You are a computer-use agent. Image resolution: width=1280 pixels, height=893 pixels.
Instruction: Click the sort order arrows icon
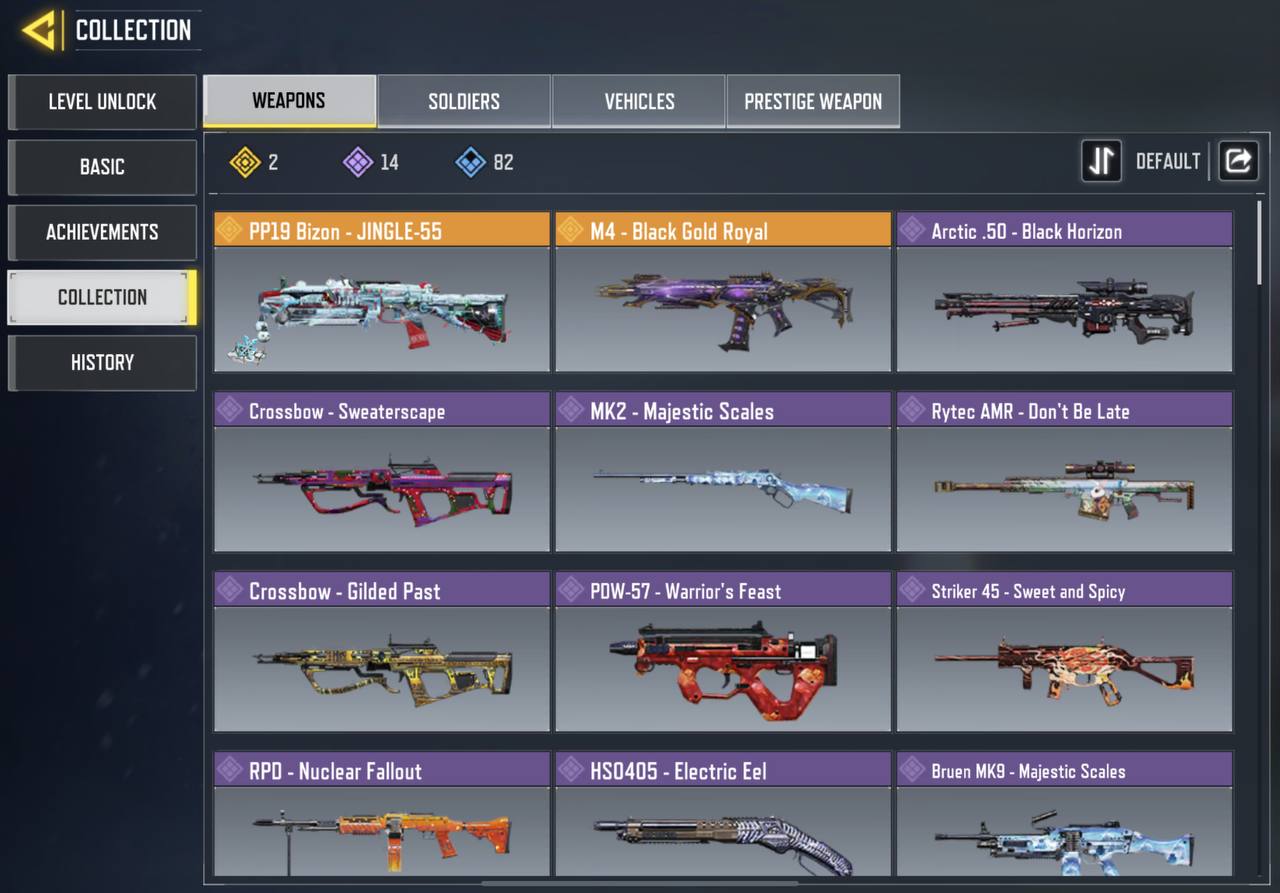tap(1101, 161)
